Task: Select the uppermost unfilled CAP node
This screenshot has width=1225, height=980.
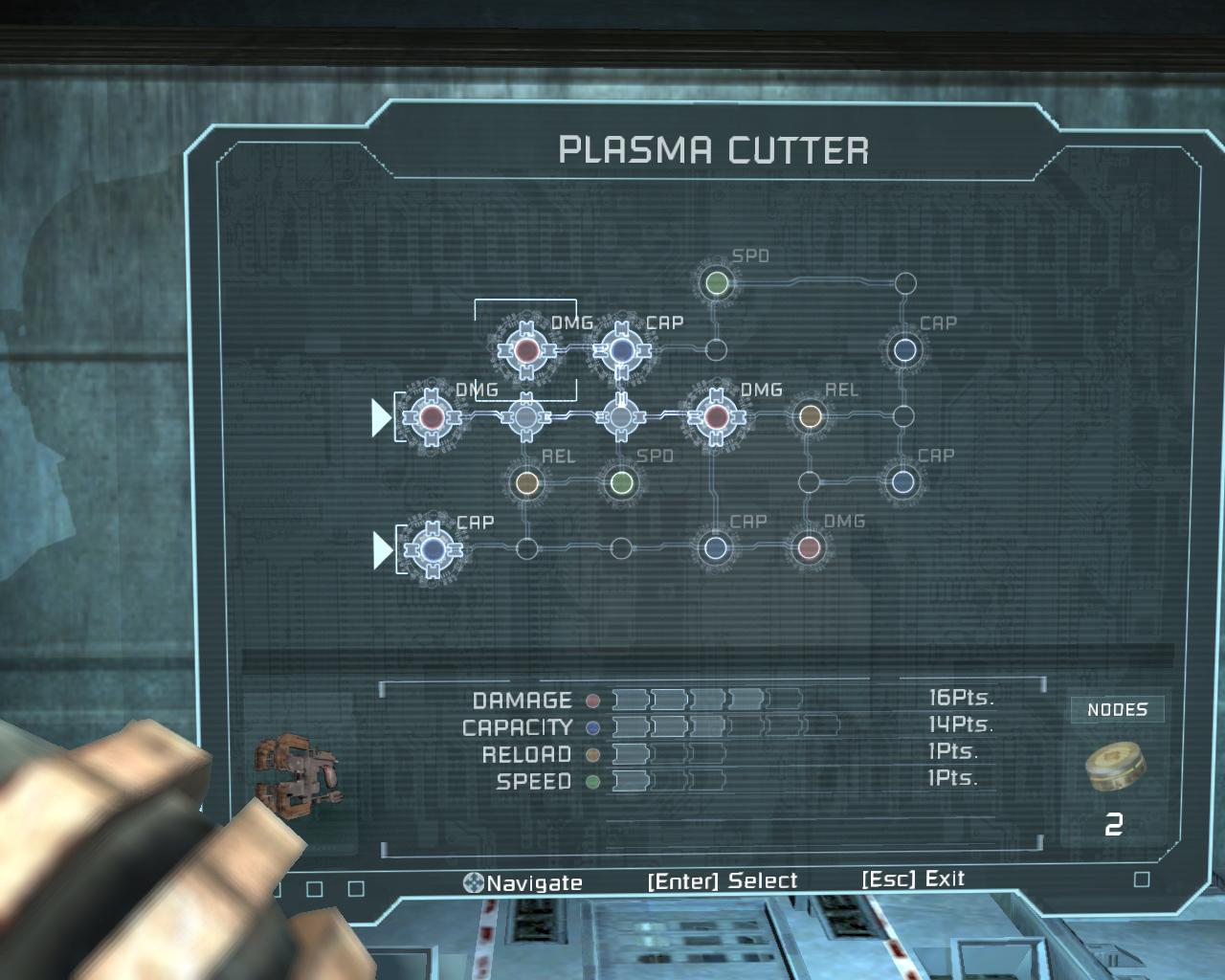Action: click(904, 349)
